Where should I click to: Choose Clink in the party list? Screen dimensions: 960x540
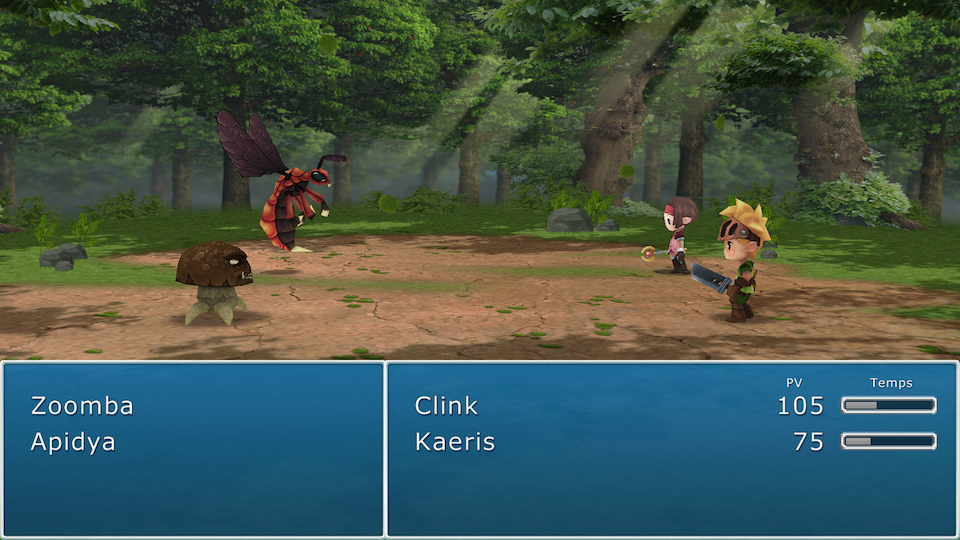446,406
